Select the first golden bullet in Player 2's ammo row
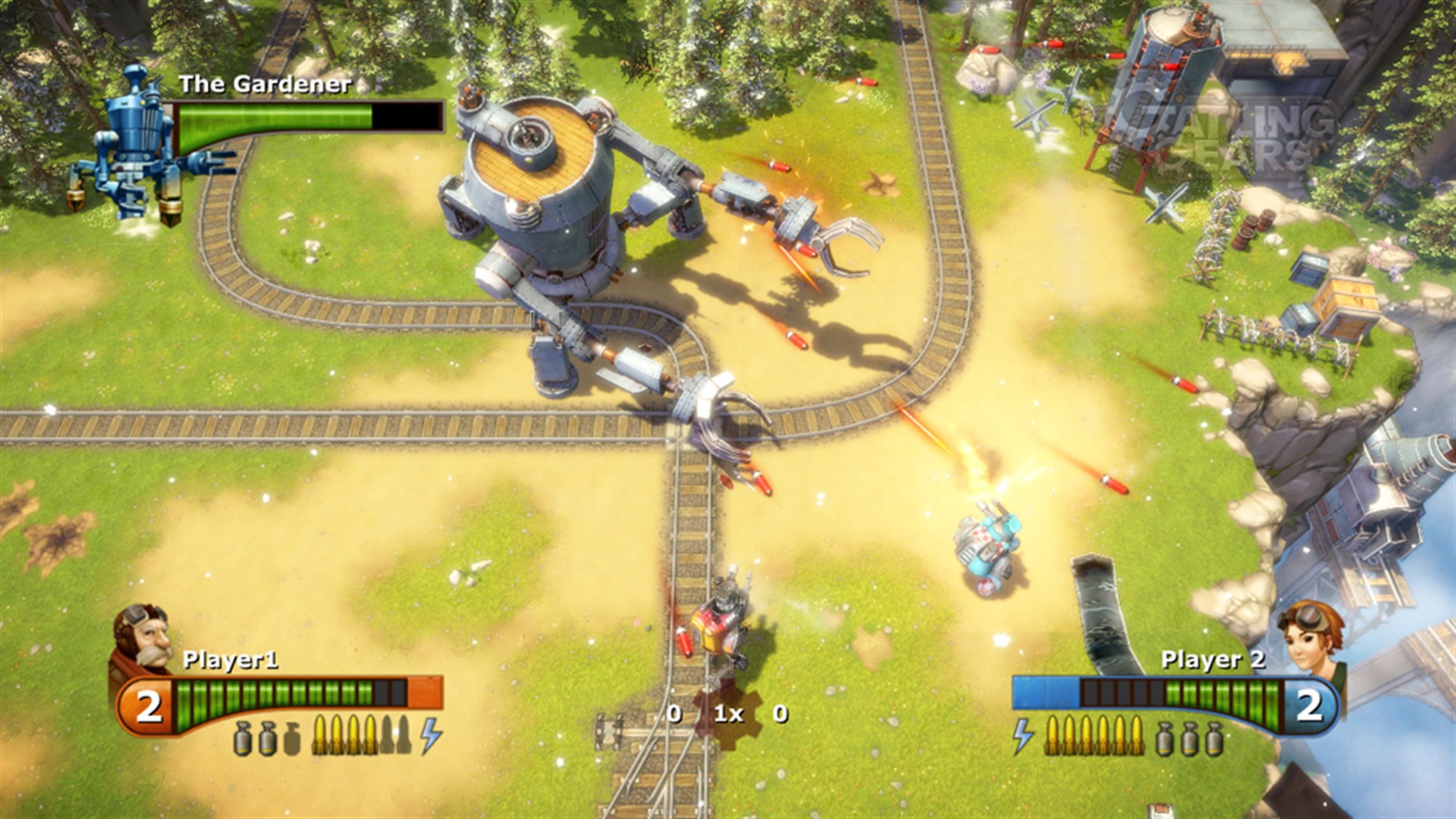 (x=1053, y=736)
